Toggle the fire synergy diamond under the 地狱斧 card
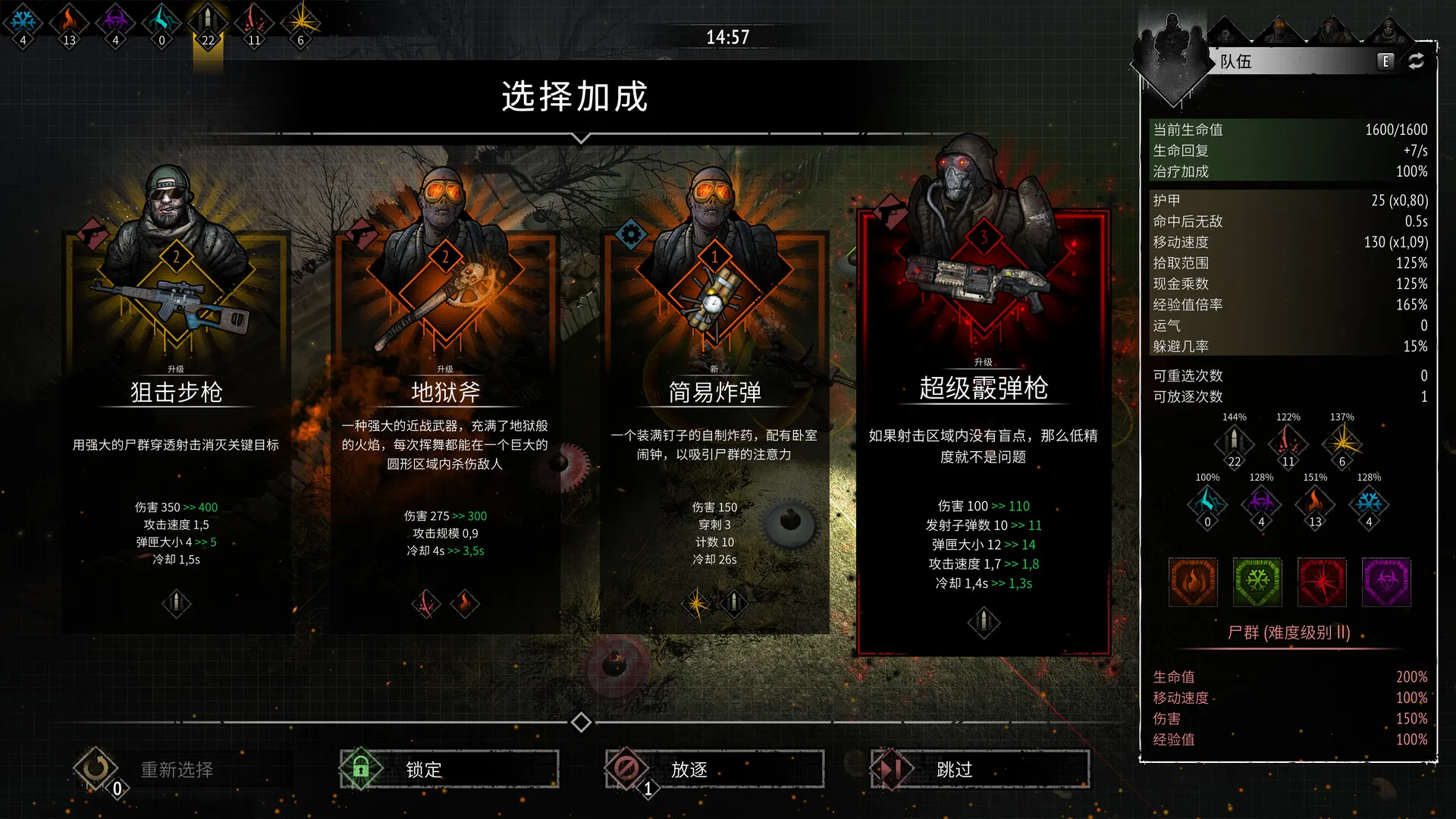Image resolution: width=1456 pixels, height=819 pixels. point(465,604)
